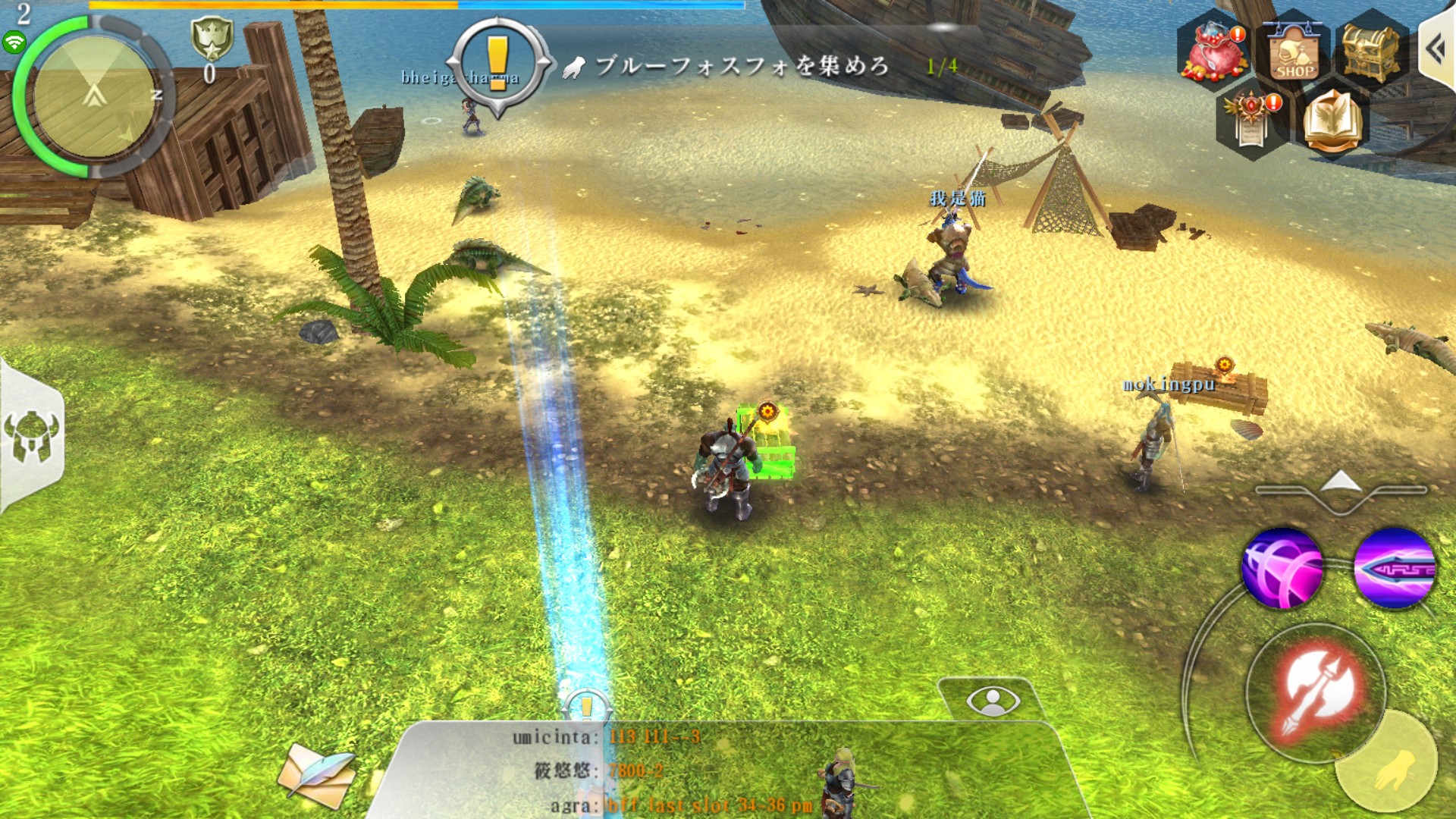
Task: Toggle the eye visibility button
Action: 993,701
